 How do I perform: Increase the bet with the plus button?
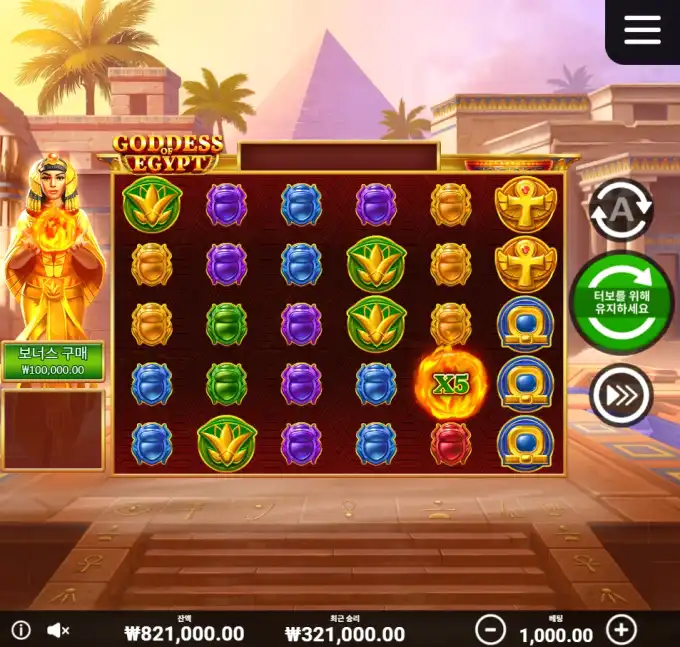pyautogui.click(x=622, y=630)
